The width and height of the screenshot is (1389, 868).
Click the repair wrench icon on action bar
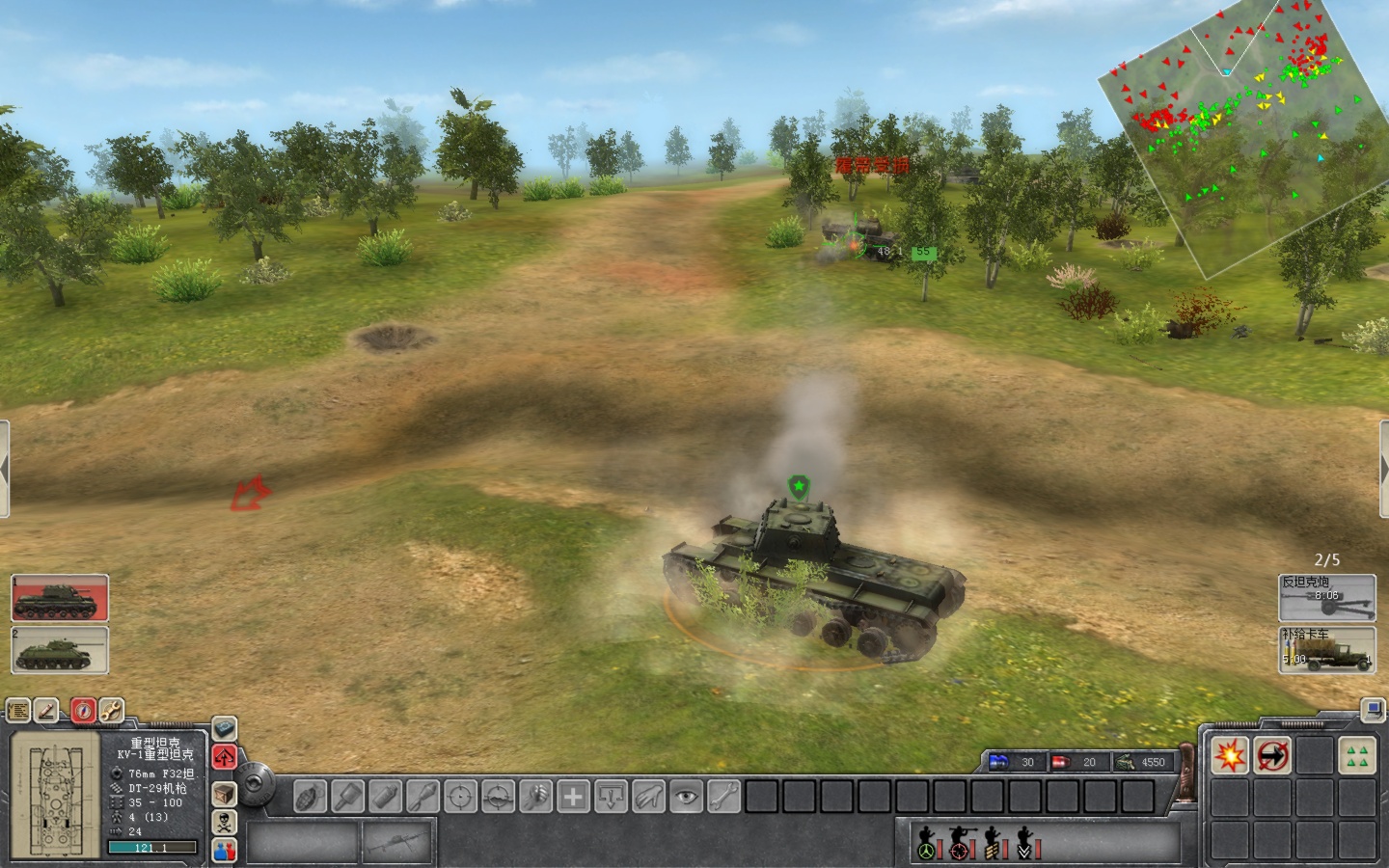(x=722, y=797)
